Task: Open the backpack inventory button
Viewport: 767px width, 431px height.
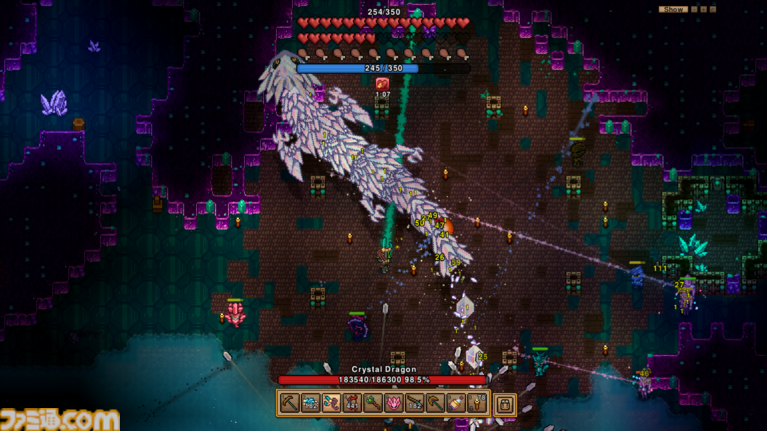Action: [506, 404]
